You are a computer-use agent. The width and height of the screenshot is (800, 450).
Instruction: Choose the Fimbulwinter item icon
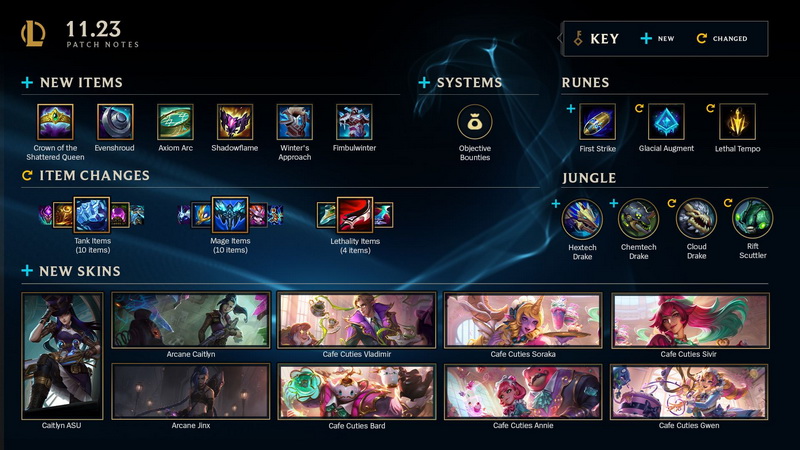point(354,122)
